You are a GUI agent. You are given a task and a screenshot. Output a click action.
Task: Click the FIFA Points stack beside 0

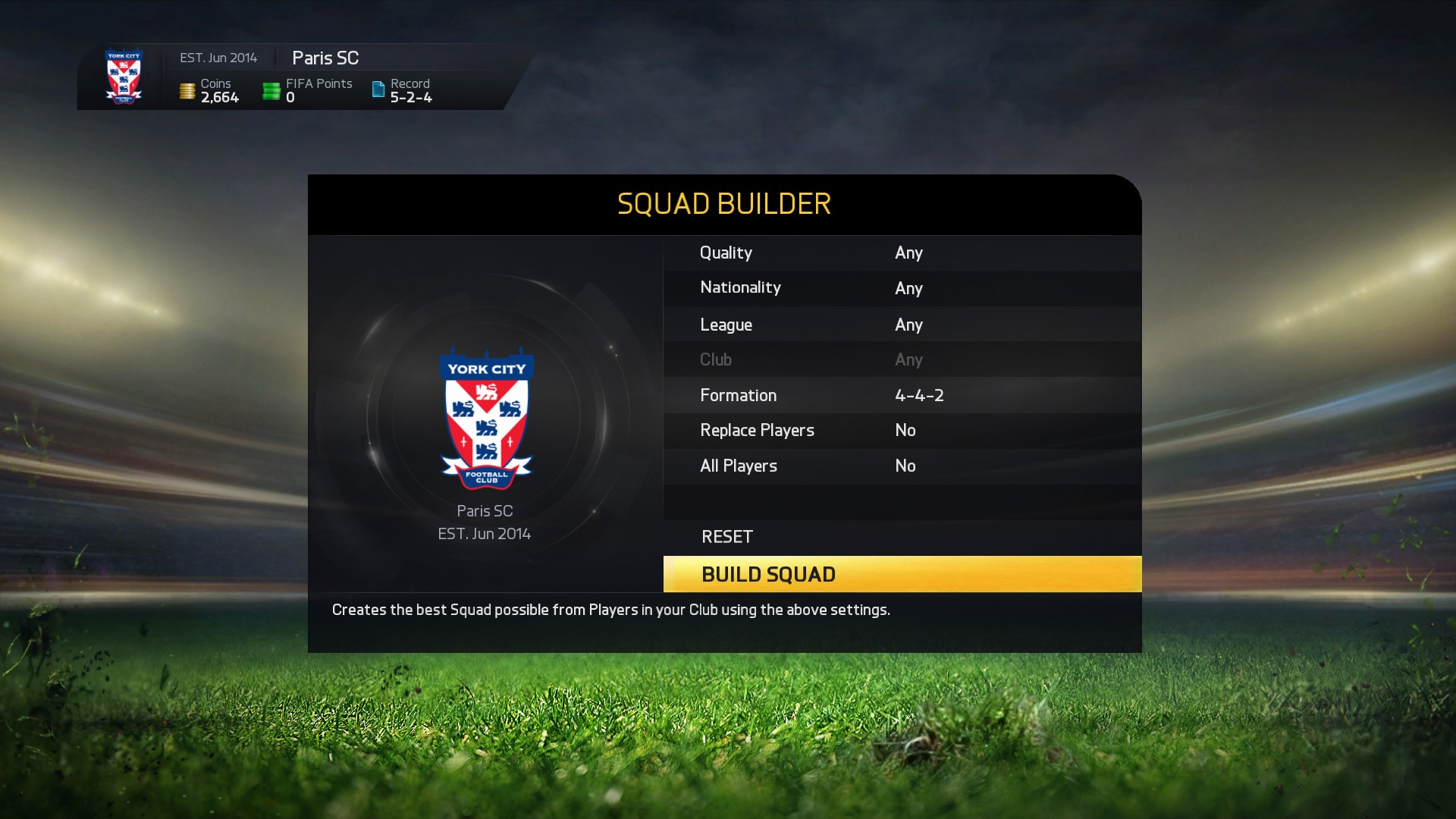[x=271, y=89]
